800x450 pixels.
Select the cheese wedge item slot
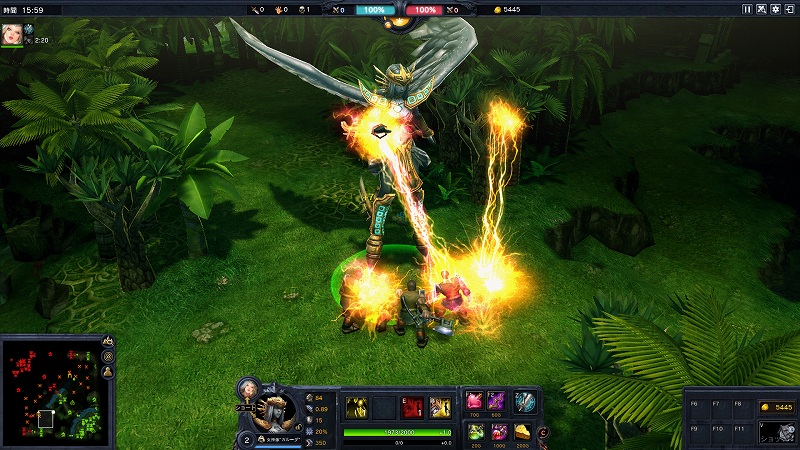(525, 431)
